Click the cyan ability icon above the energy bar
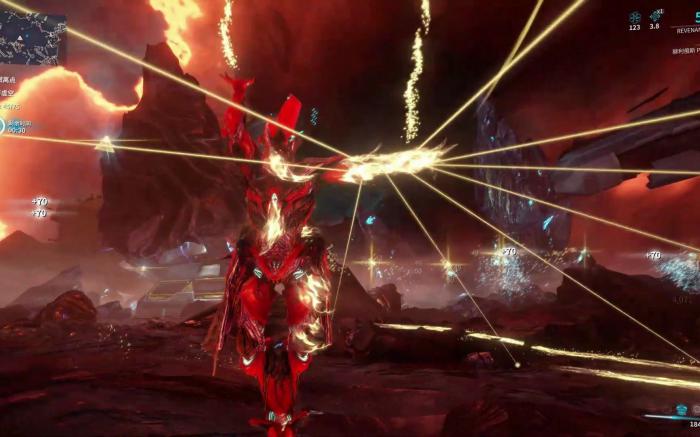 681,408
